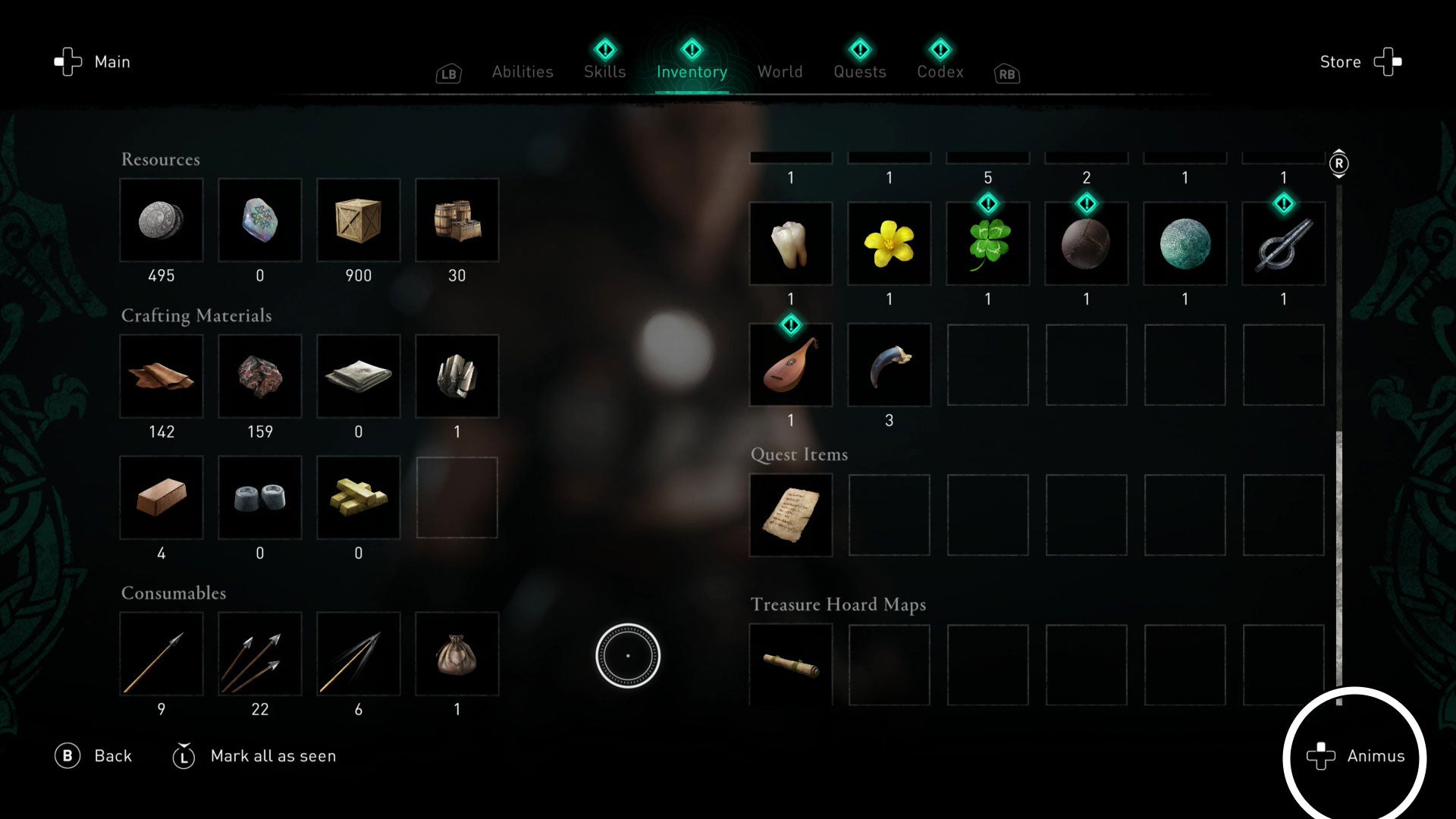Inspect the quest letter item
This screenshot has width=1456, height=819.
[x=790, y=515]
